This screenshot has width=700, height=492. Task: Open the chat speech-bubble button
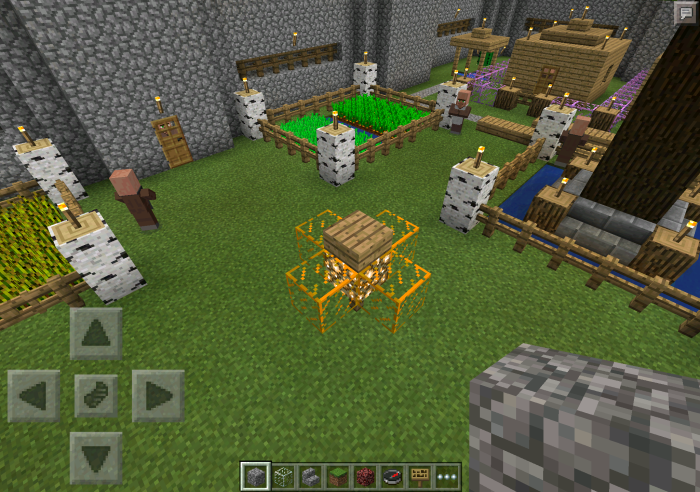pos(685,12)
